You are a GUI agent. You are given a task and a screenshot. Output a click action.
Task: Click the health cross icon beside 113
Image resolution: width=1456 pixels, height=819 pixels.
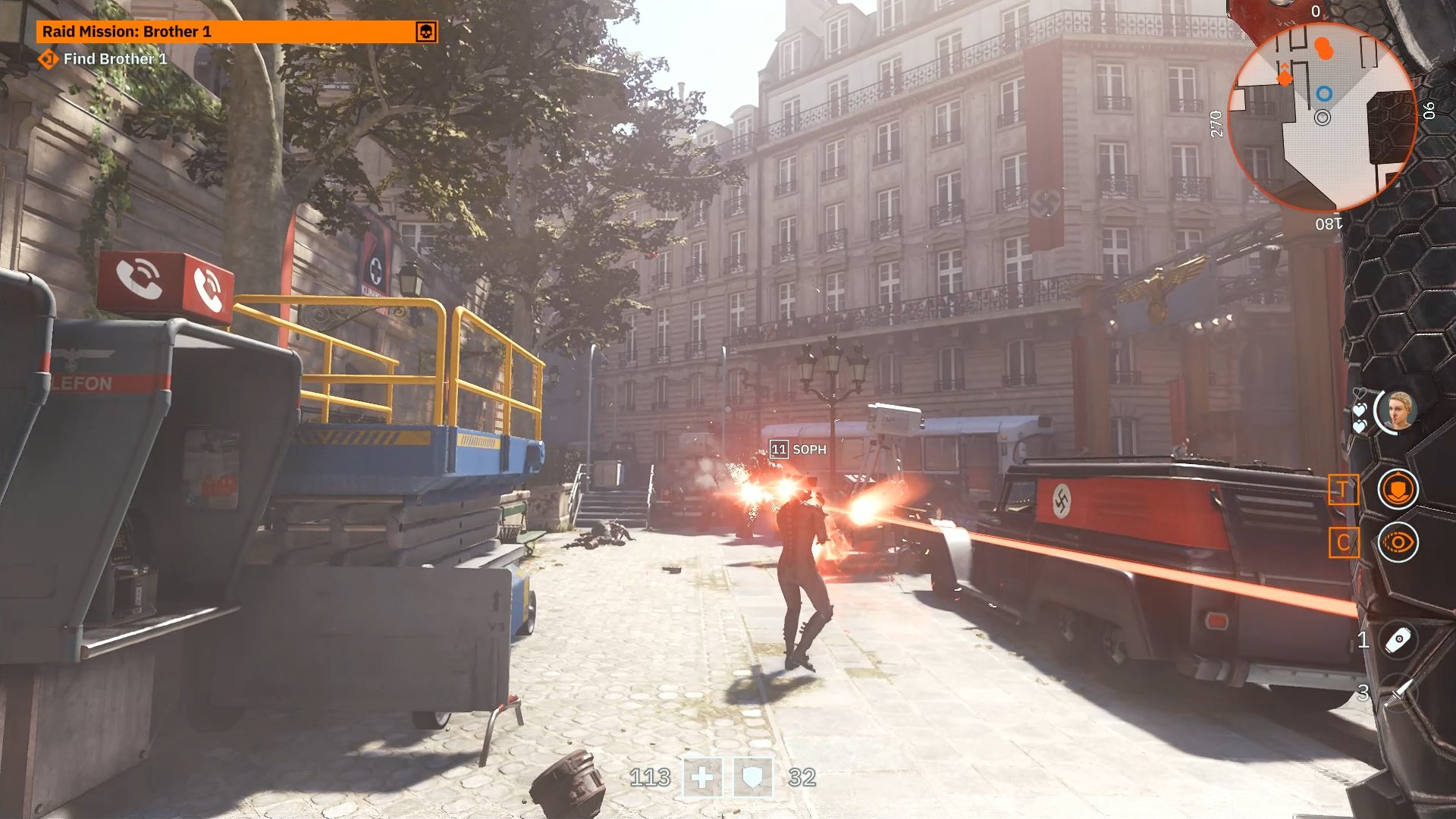pos(701,778)
